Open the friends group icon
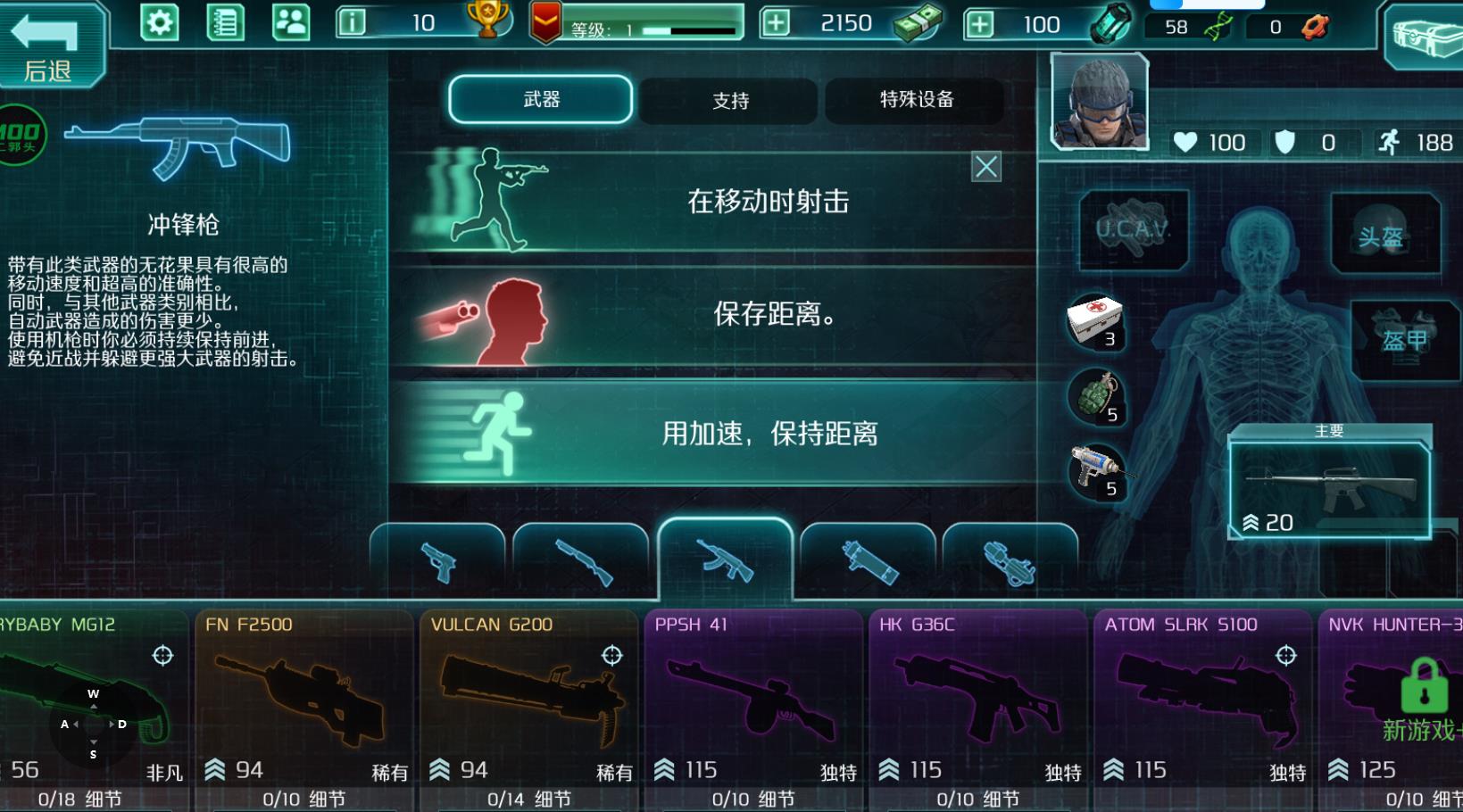Screen dimensions: 1463x812 pyautogui.click(x=291, y=22)
